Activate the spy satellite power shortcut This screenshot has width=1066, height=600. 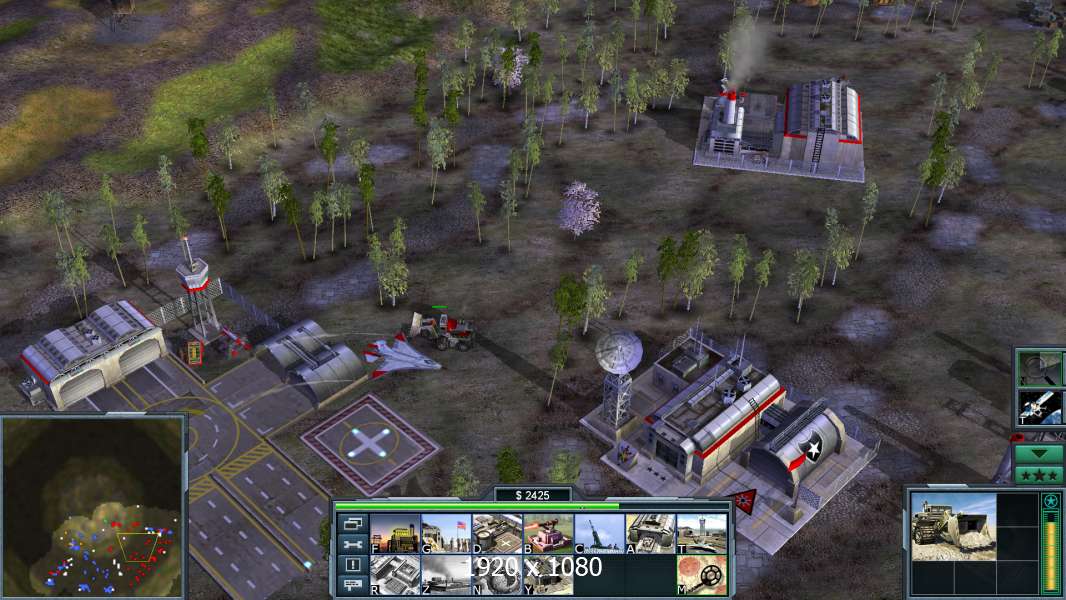(x=1040, y=406)
